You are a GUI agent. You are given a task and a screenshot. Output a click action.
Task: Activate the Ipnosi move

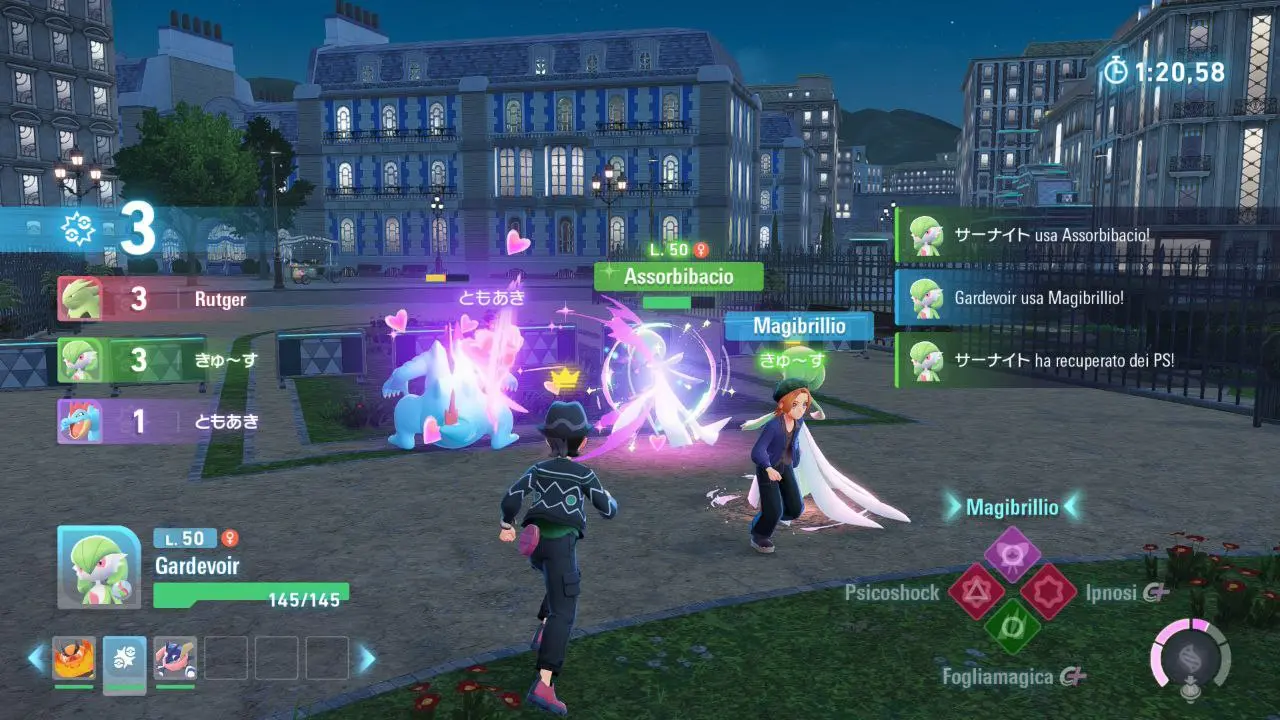(1048, 591)
